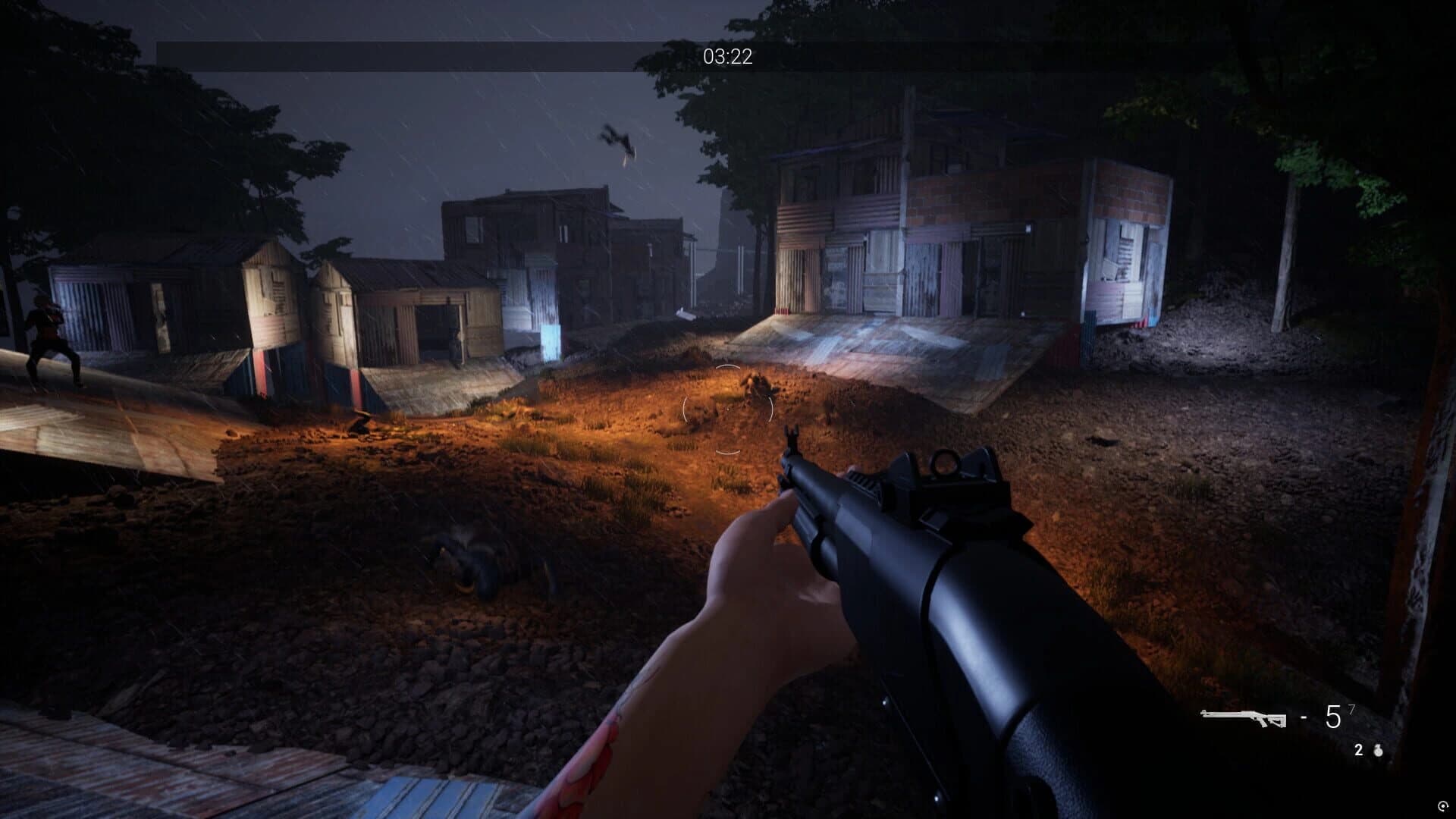Click the crosshair reticle at screen center
The width and height of the screenshot is (1456, 819).
coord(730,409)
